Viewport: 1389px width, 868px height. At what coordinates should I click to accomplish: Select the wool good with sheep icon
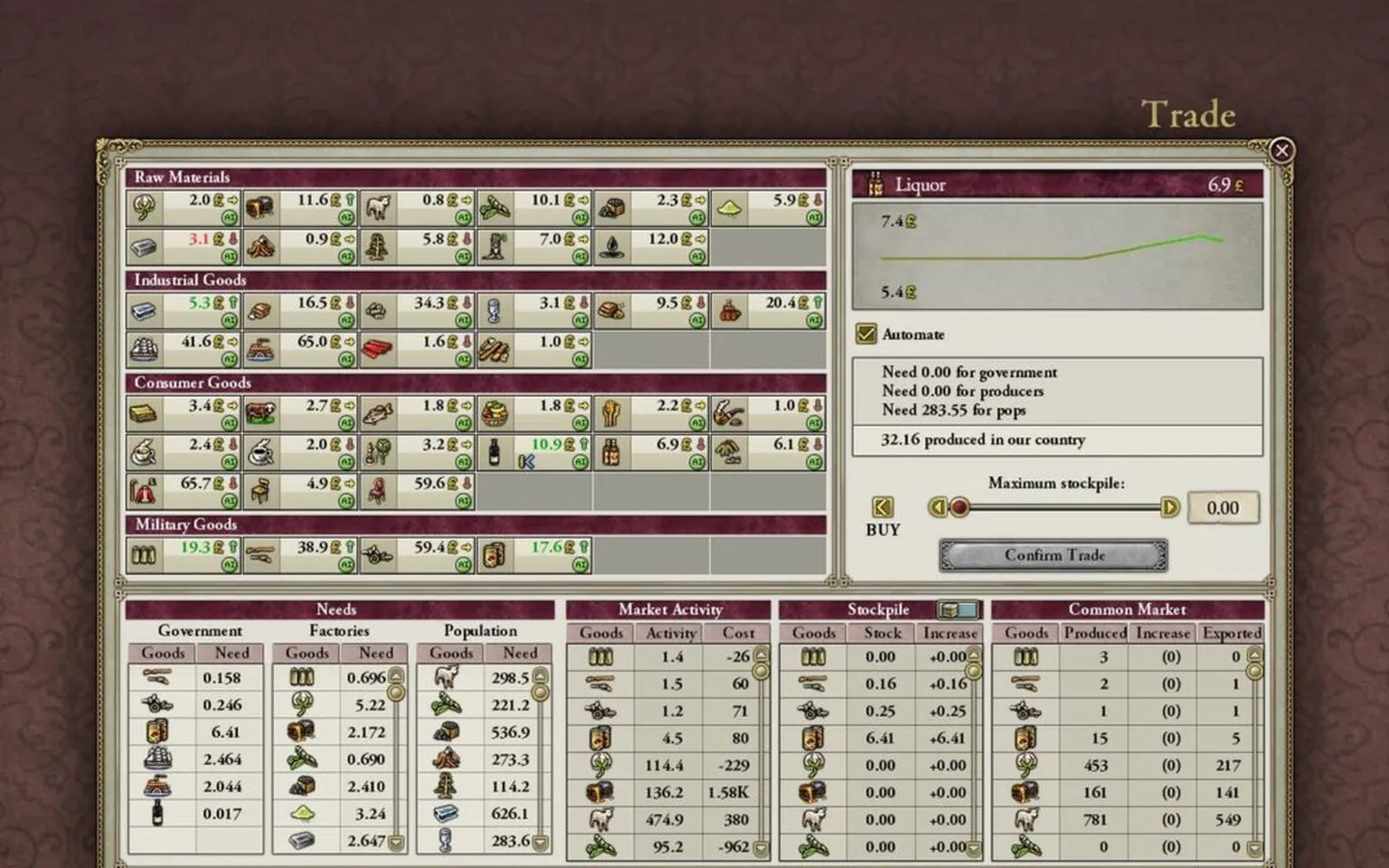click(x=378, y=205)
